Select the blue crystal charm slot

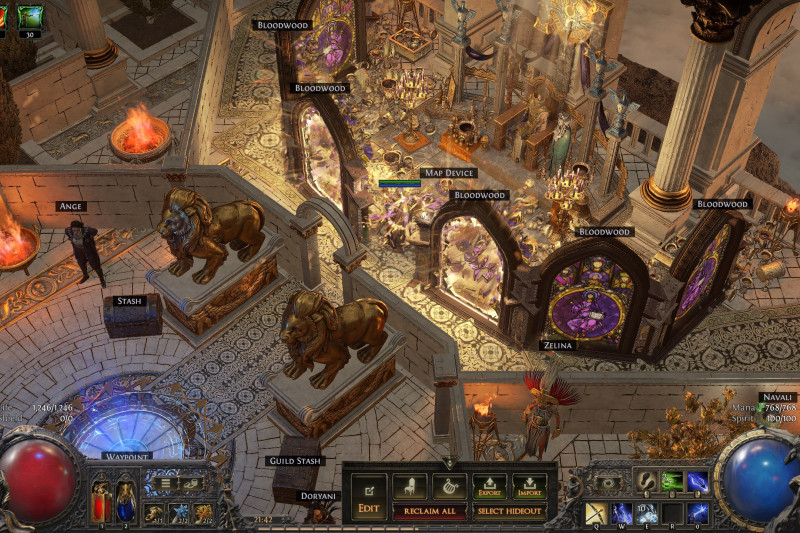[x=179, y=513]
